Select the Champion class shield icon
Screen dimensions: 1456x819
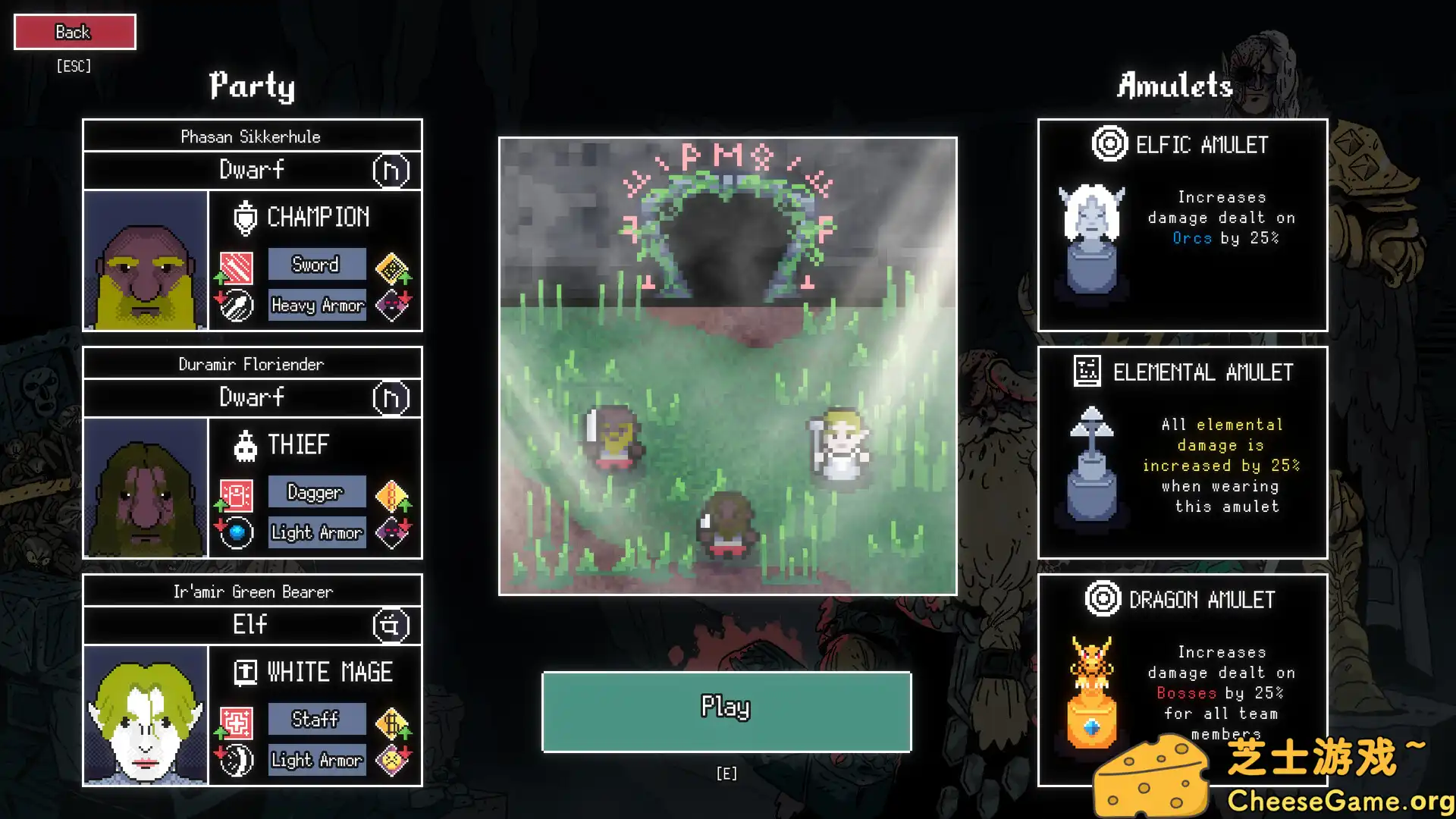coord(244,216)
